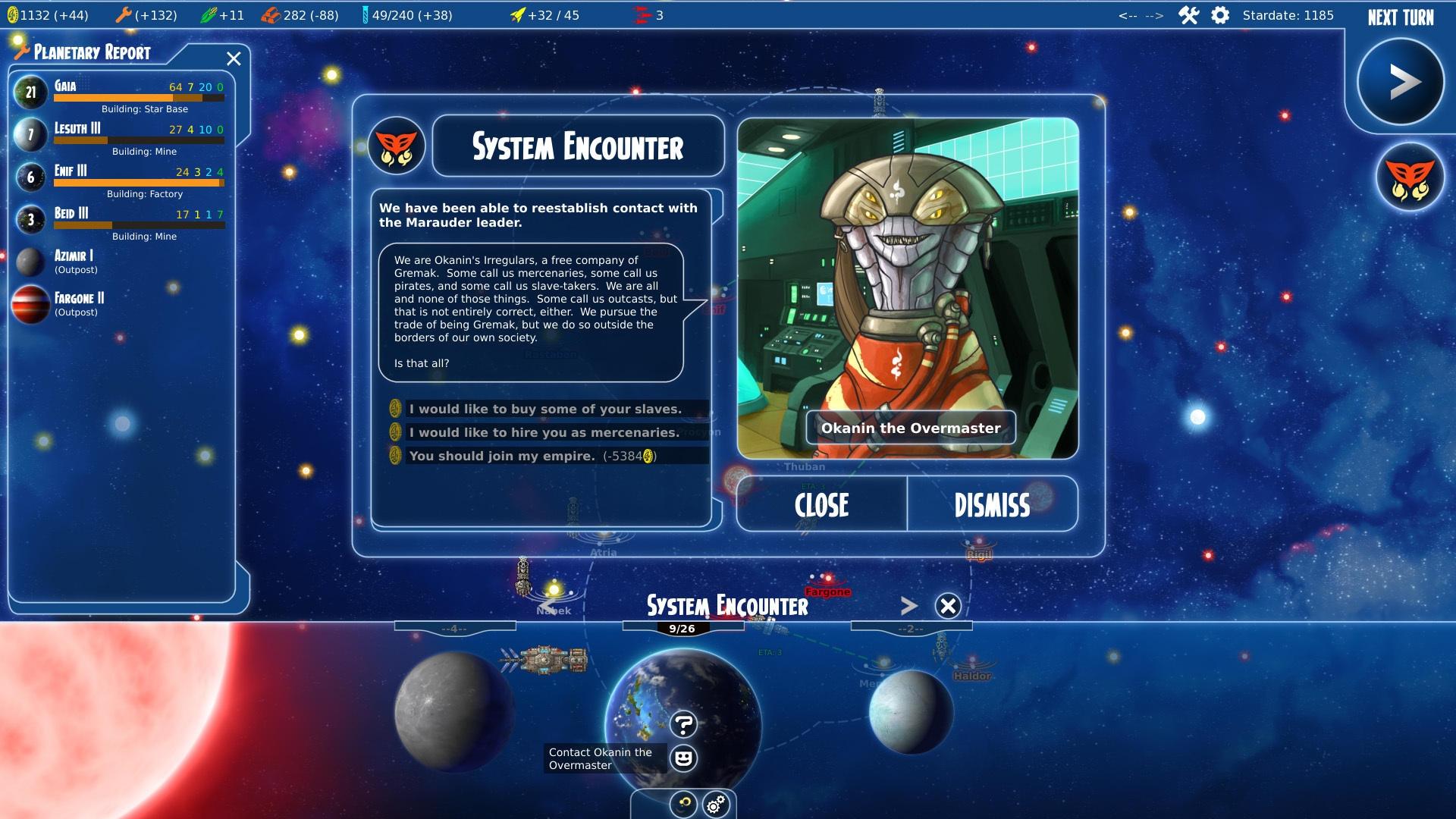The image size is (1456, 819).
Task: Click the question mark icon on the planet
Action: pyautogui.click(x=685, y=724)
